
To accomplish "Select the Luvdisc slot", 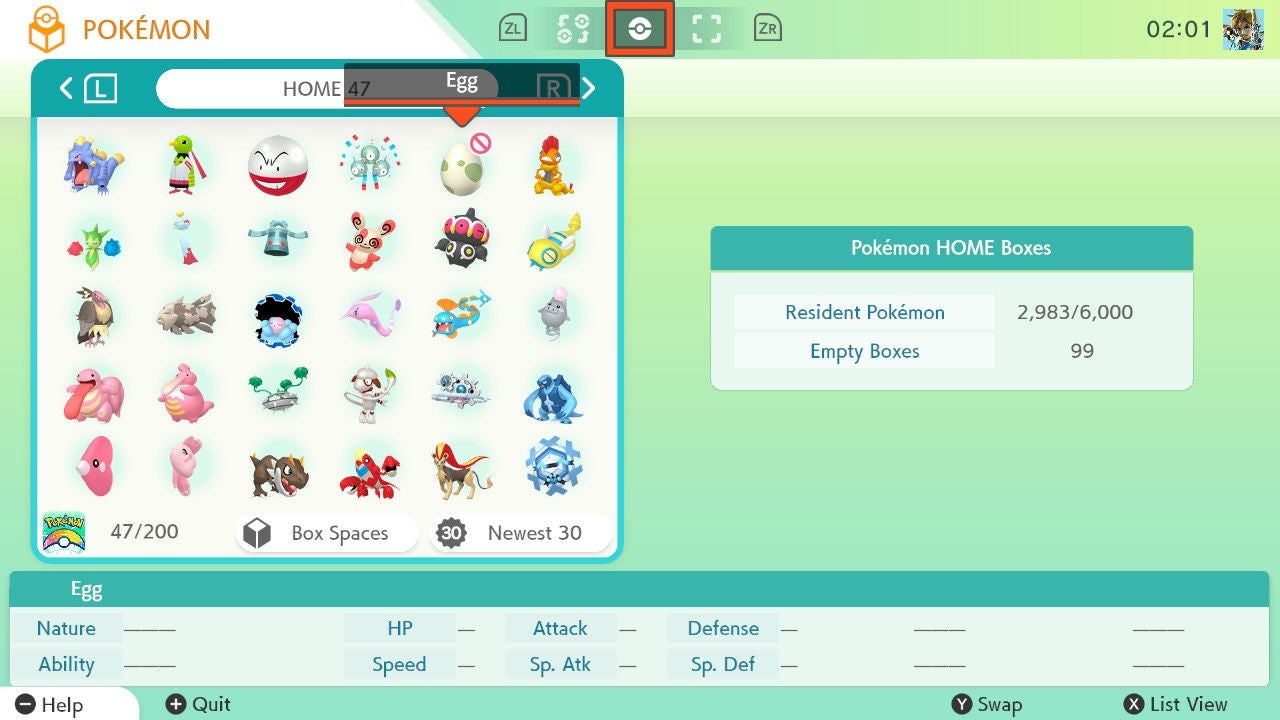I will point(94,467).
